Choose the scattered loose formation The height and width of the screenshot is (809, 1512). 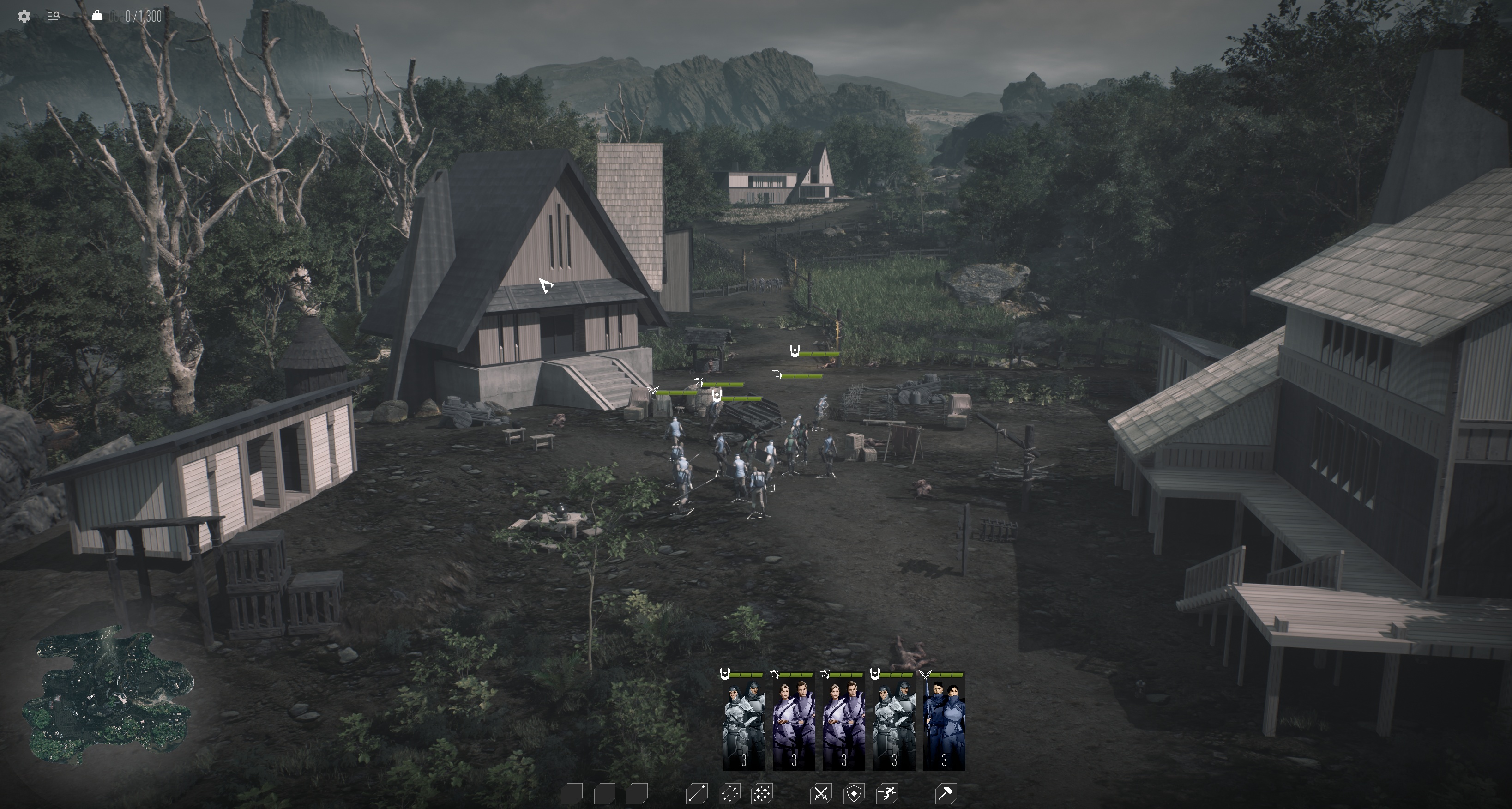pos(762,794)
